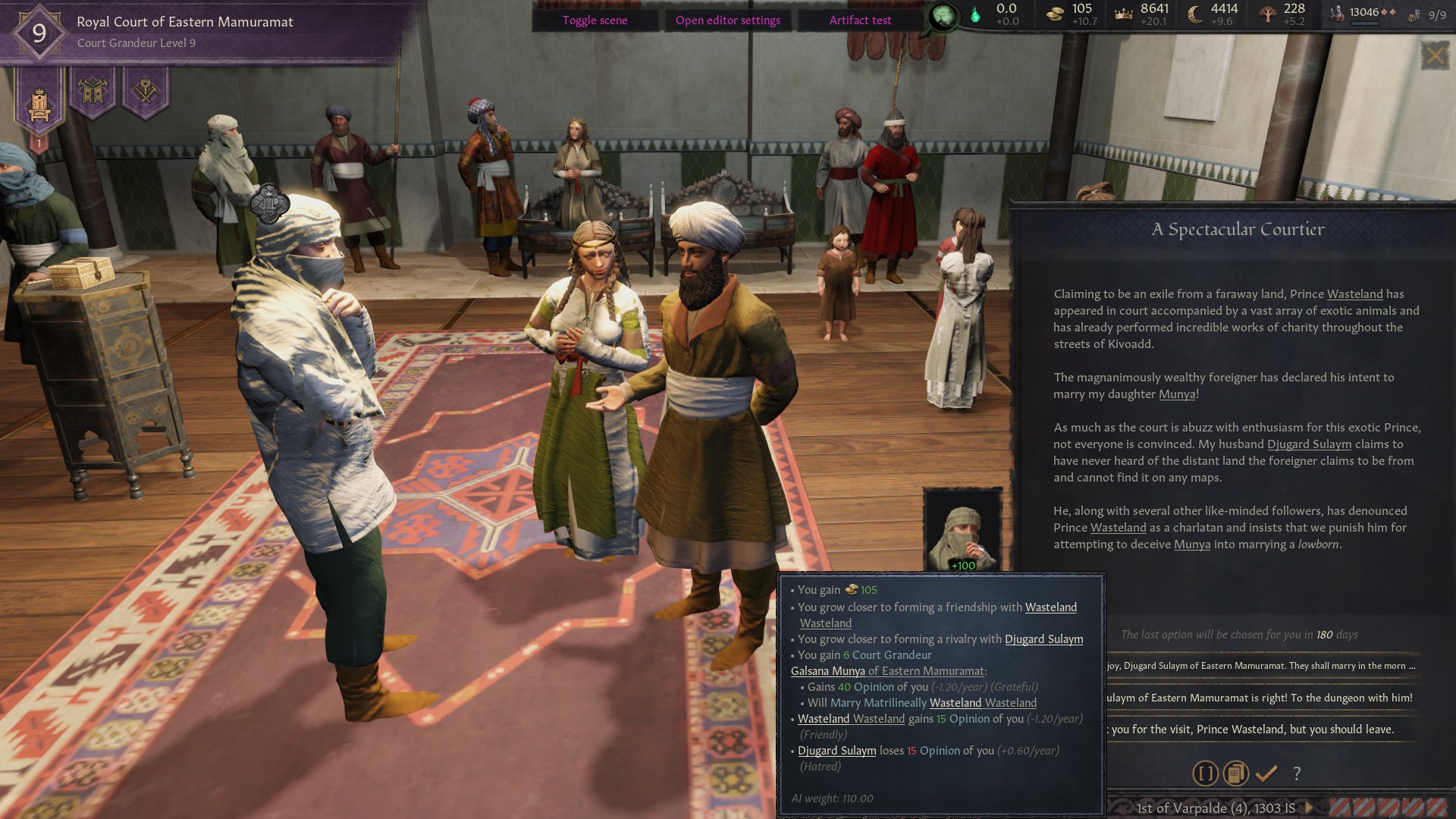Switch to the banners and horns court tab
The width and height of the screenshot is (1456, 819).
(93, 93)
